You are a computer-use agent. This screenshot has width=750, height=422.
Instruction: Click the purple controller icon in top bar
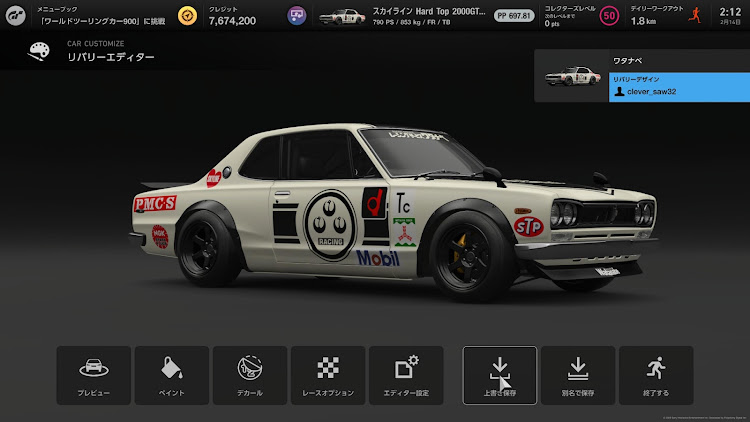(x=297, y=16)
